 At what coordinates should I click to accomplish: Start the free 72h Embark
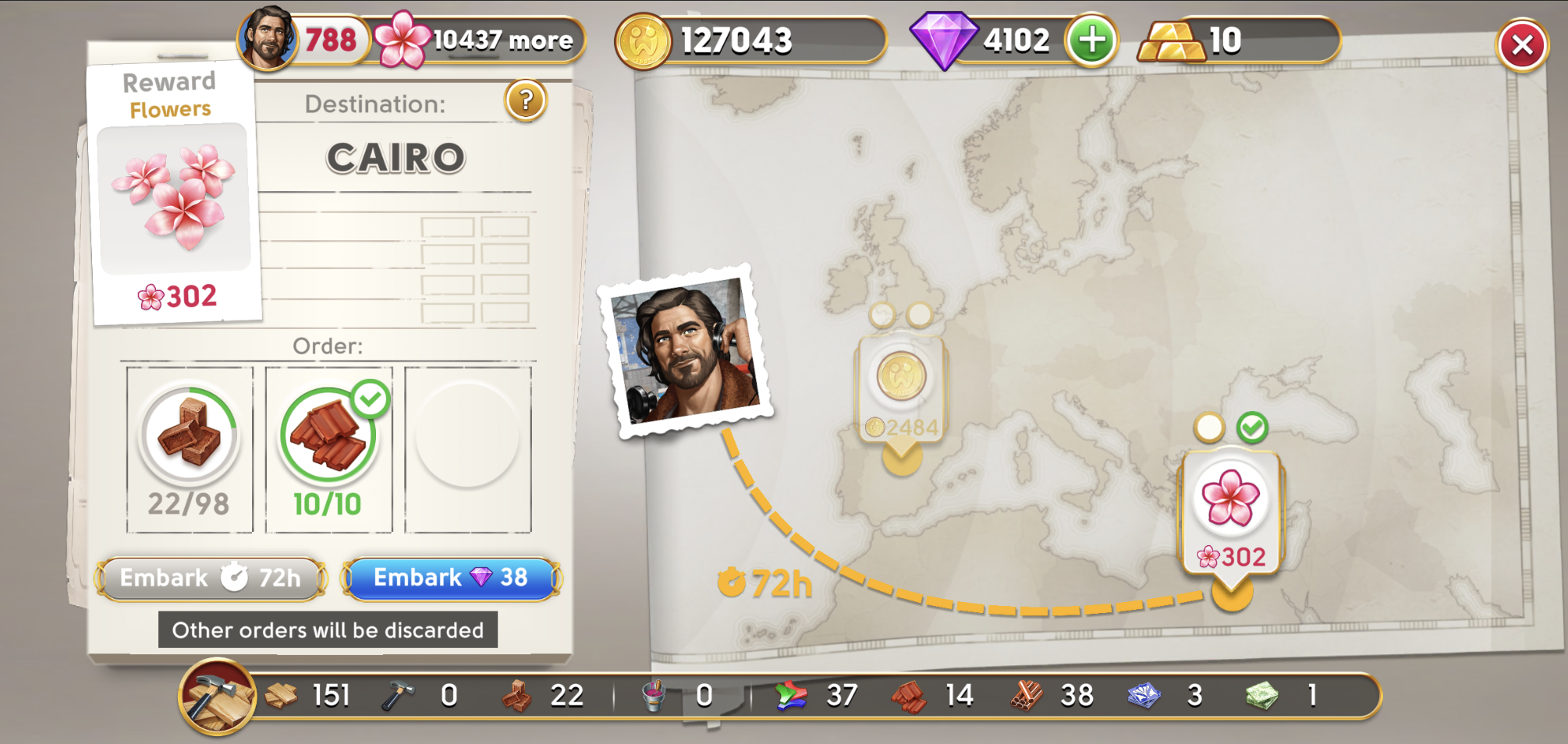(211, 579)
